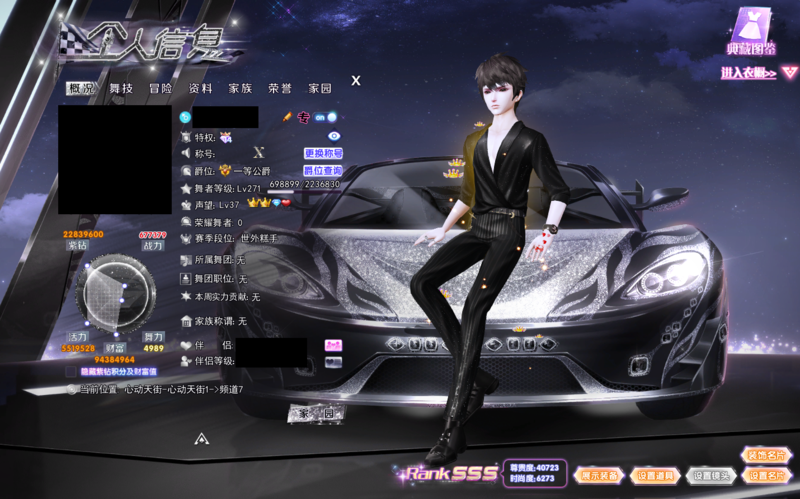The height and width of the screenshot is (499, 800).
Task: Toggle the eye visibility icon
Action: pyautogui.click(x=335, y=136)
